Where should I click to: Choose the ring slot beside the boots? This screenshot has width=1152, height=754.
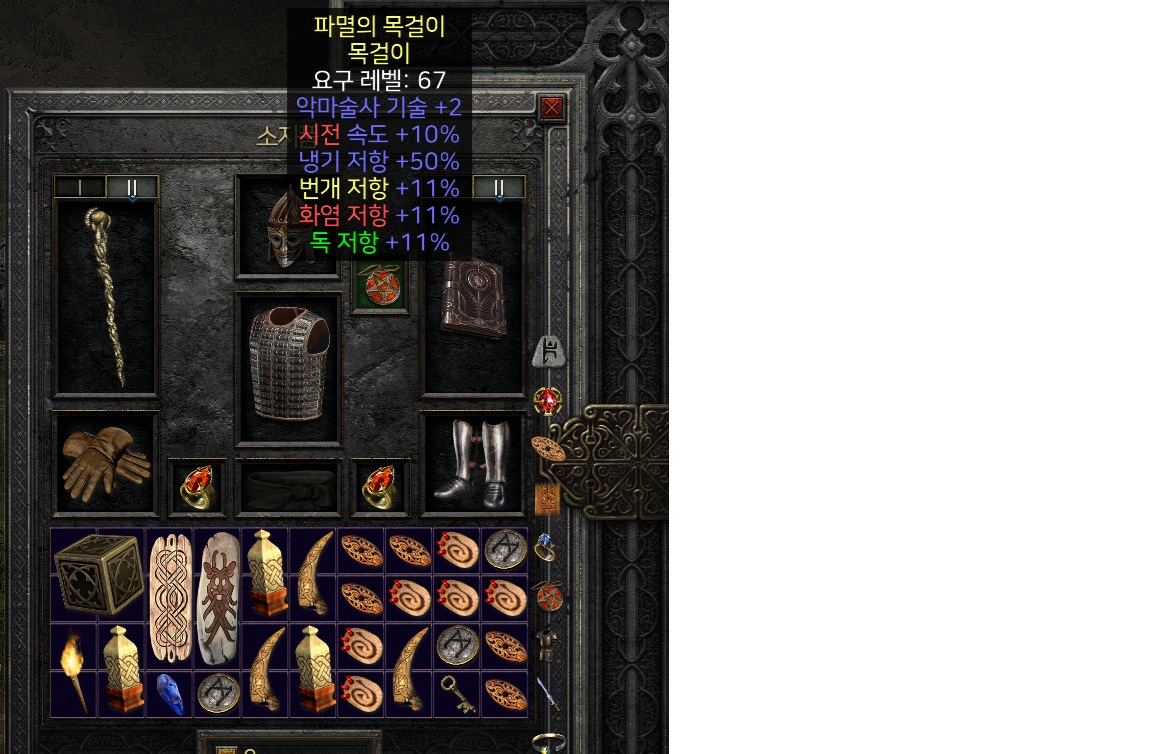381,487
